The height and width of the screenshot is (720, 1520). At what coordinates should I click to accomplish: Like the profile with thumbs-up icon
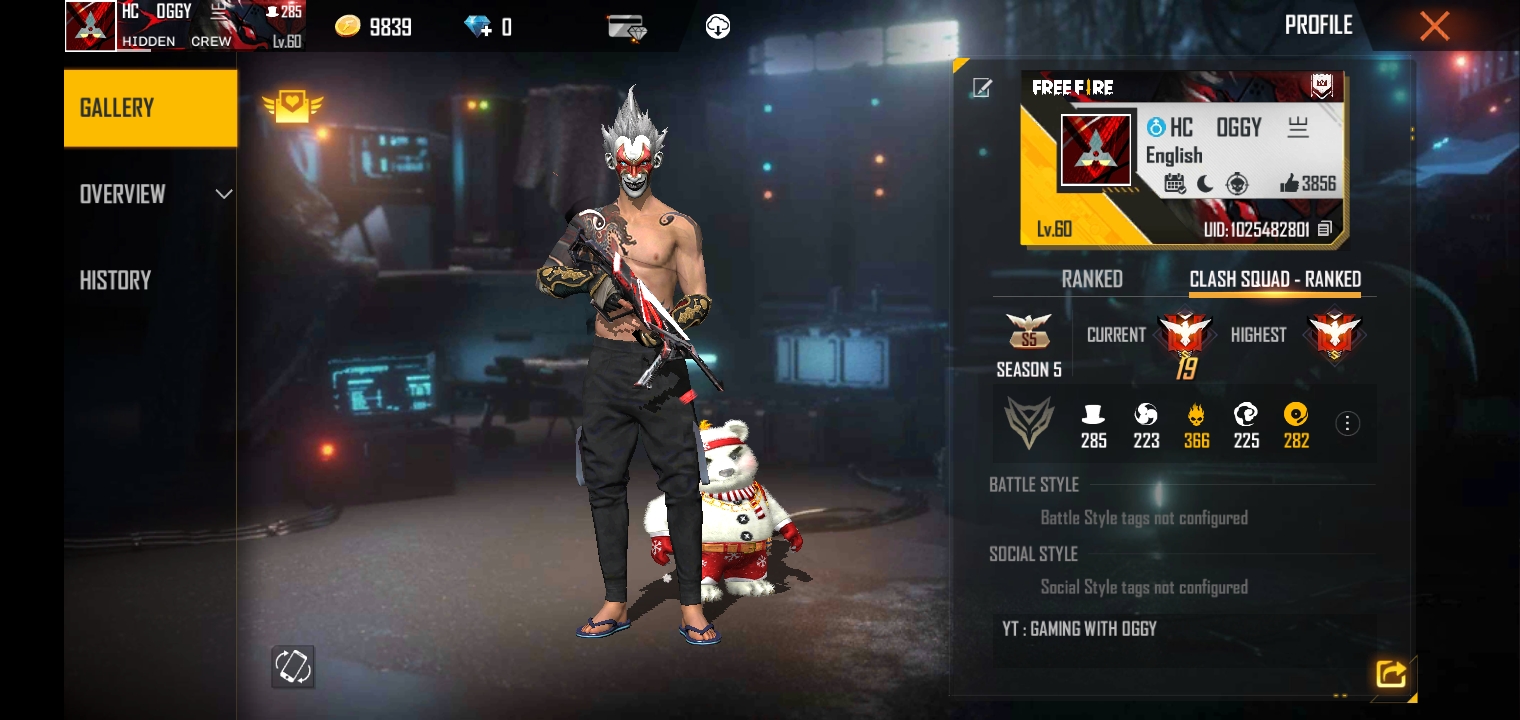click(1289, 183)
